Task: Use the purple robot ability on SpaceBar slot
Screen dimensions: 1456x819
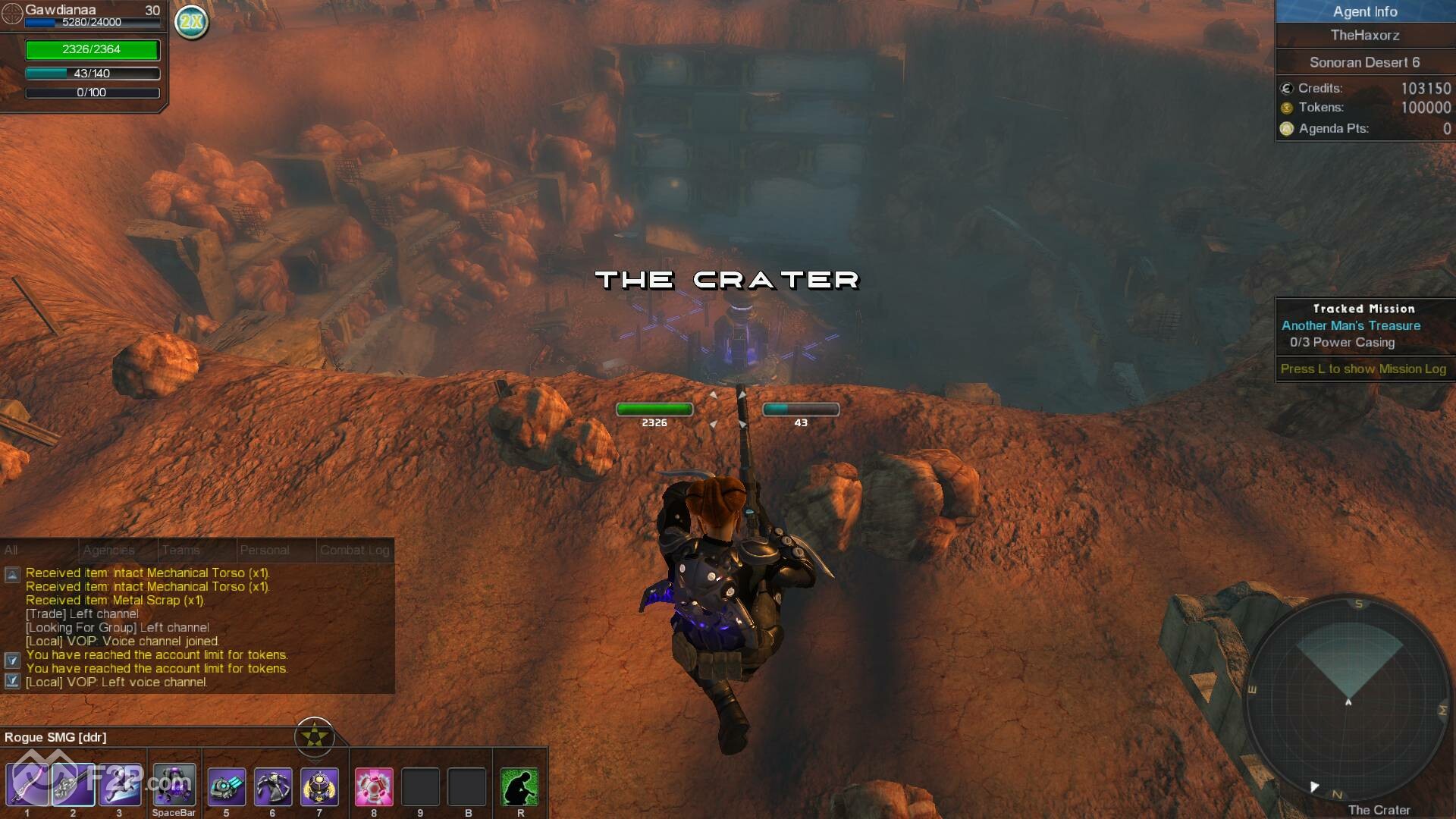Action: (x=174, y=785)
